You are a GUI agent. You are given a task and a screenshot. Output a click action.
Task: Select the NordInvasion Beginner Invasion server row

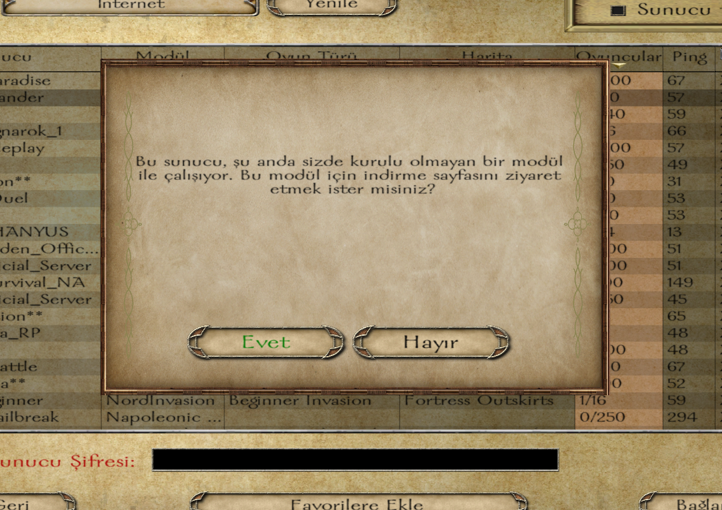tap(300, 401)
